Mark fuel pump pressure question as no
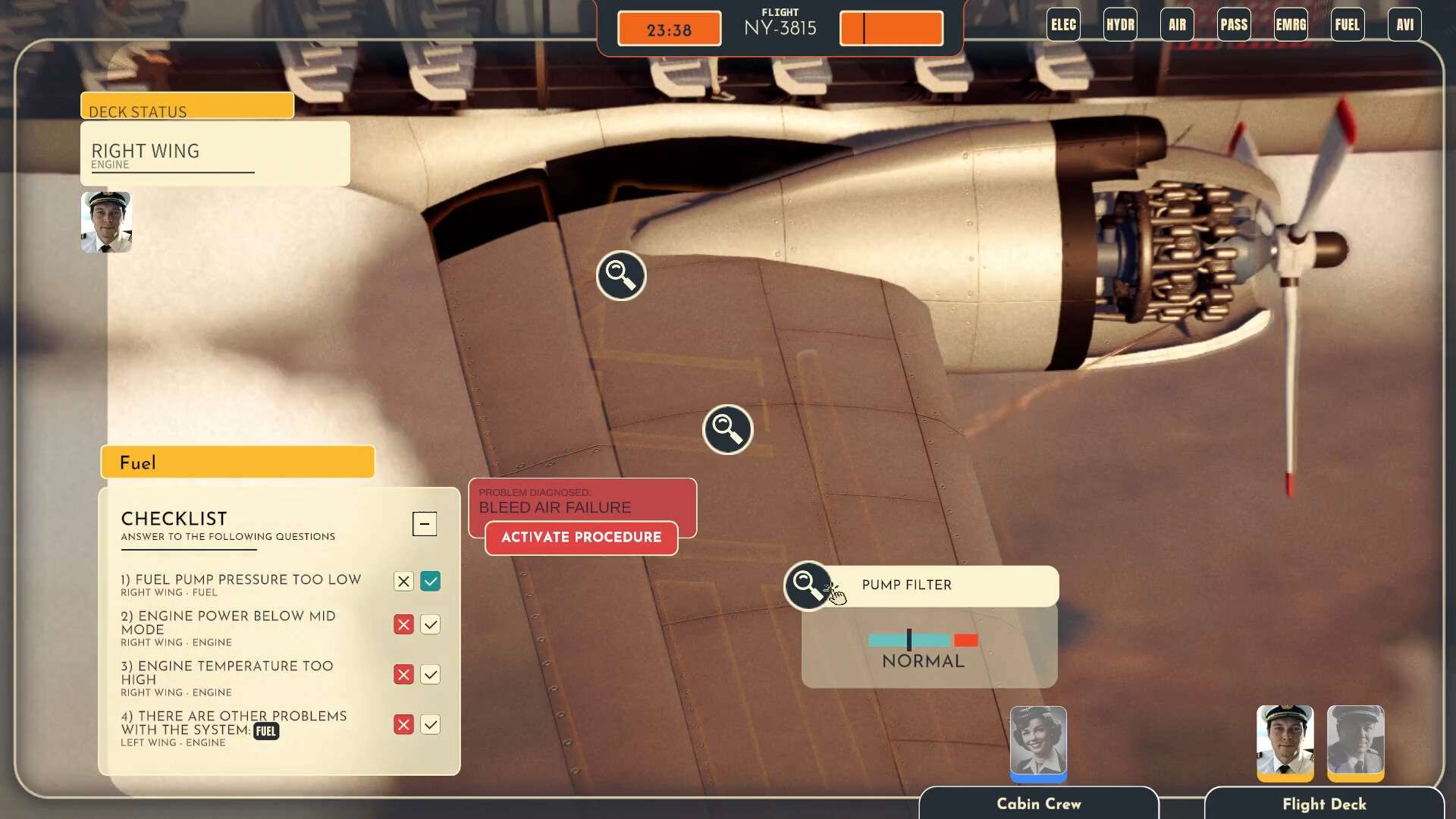 coord(403,582)
